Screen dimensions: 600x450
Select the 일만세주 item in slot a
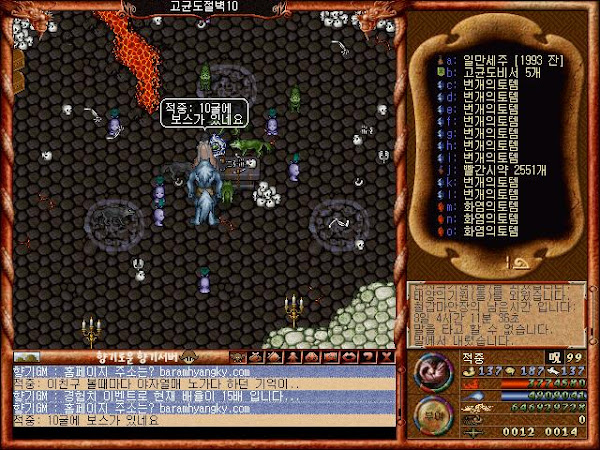point(492,62)
